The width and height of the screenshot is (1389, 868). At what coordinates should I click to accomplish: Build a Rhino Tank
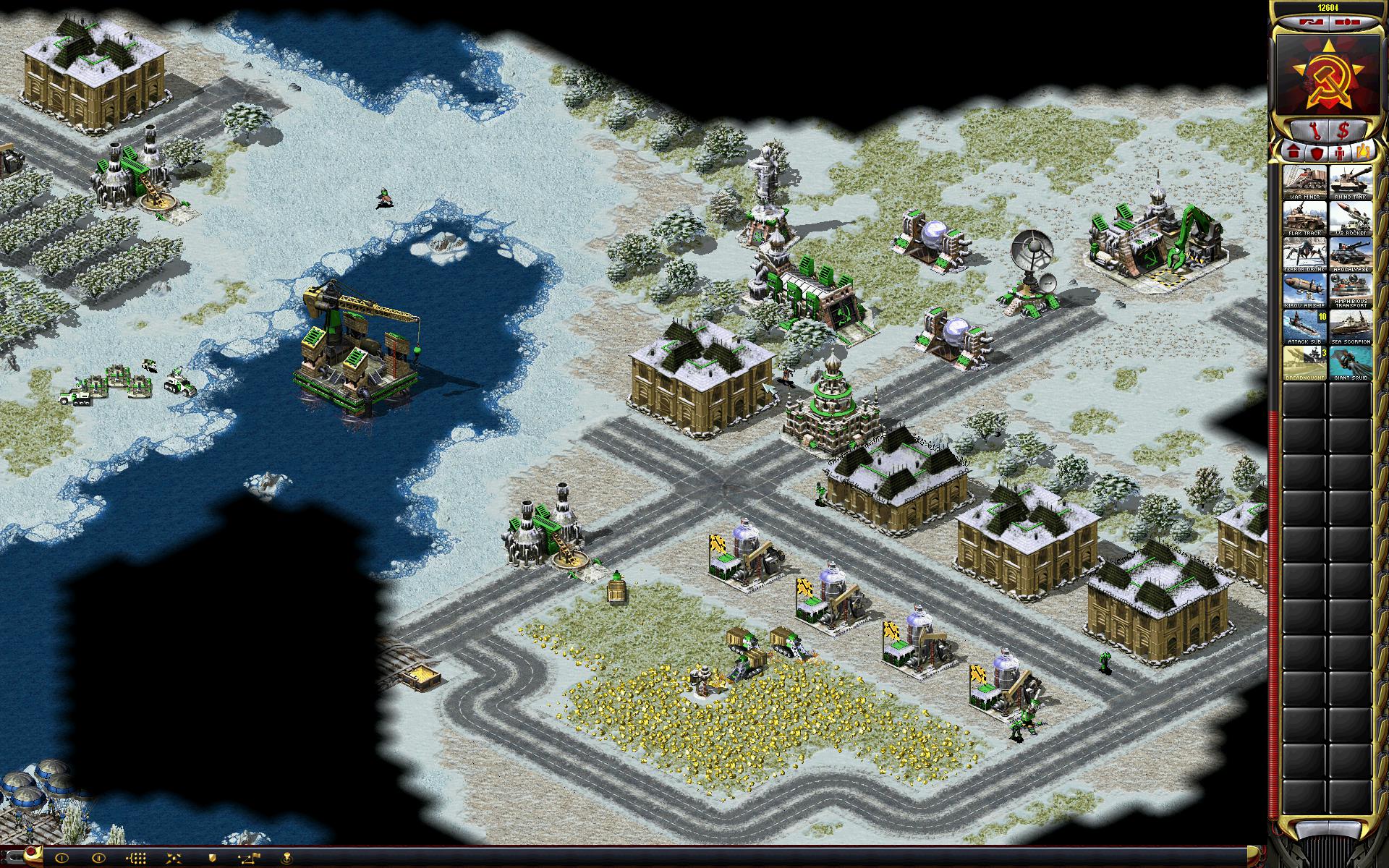point(1351,182)
